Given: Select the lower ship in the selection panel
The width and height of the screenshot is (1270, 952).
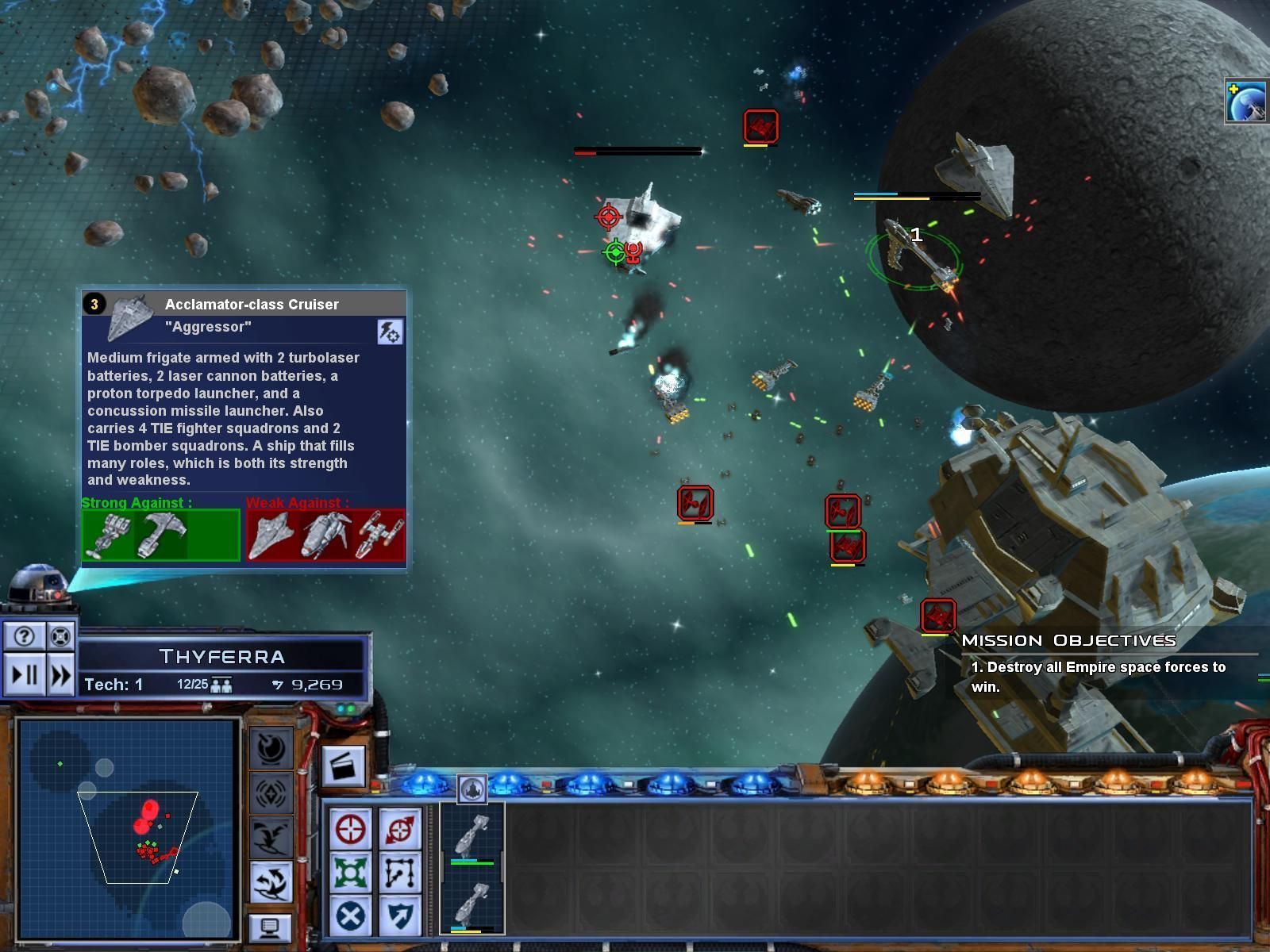Looking at the screenshot, I should tap(473, 904).
